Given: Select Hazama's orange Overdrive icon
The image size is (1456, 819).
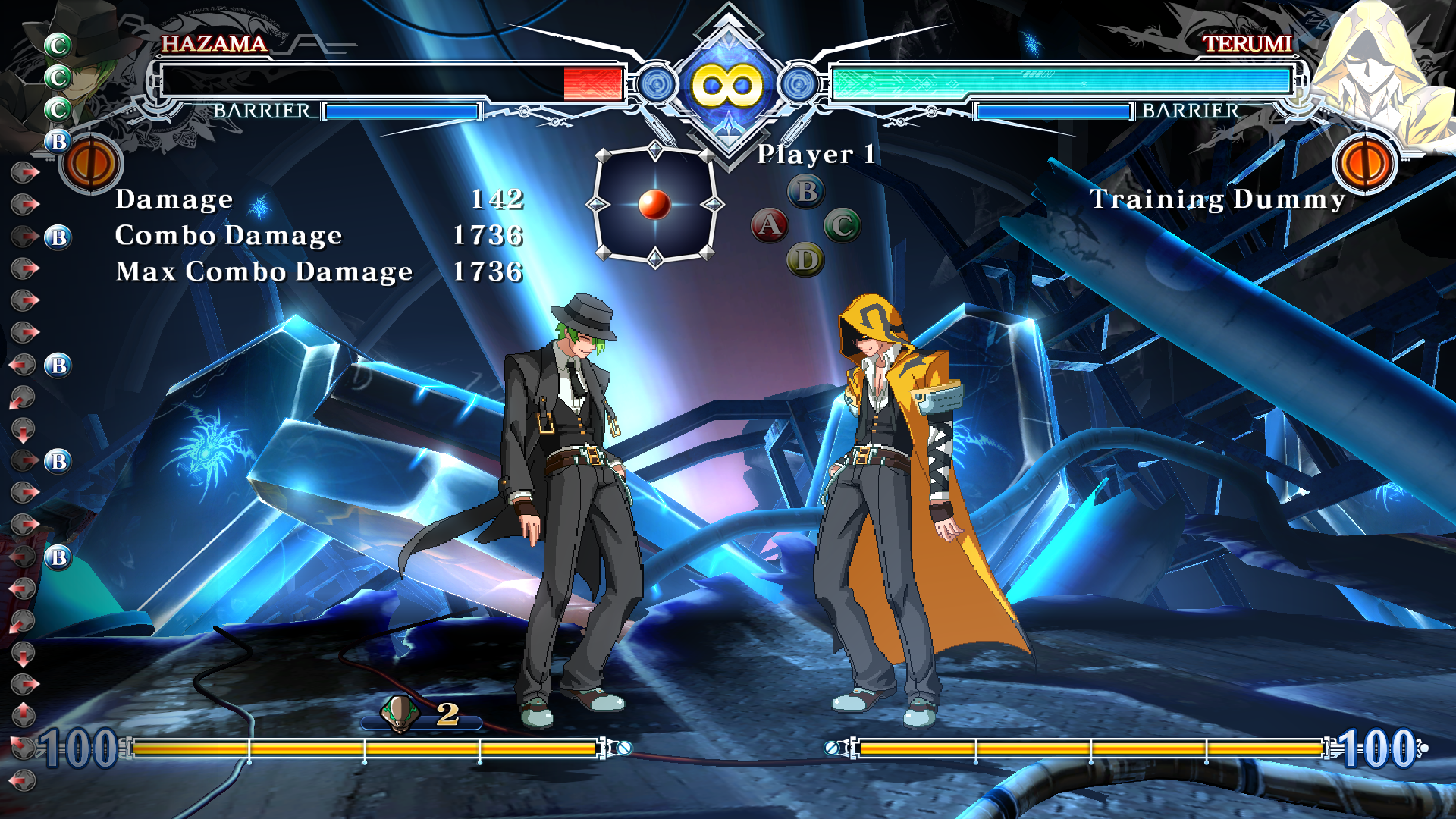Looking at the screenshot, I should 92,163.
